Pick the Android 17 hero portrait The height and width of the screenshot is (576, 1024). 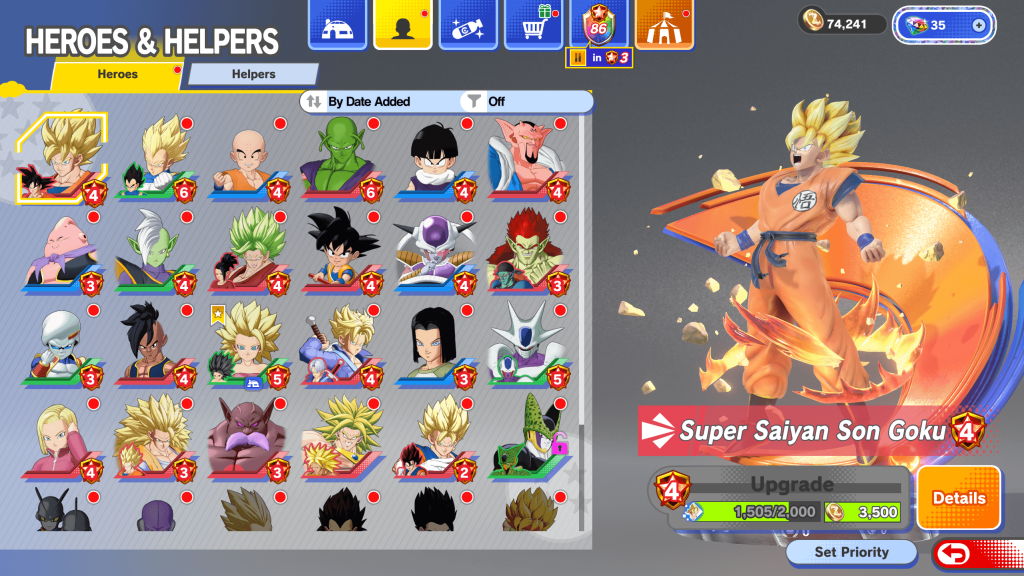(x=435, y=343)
